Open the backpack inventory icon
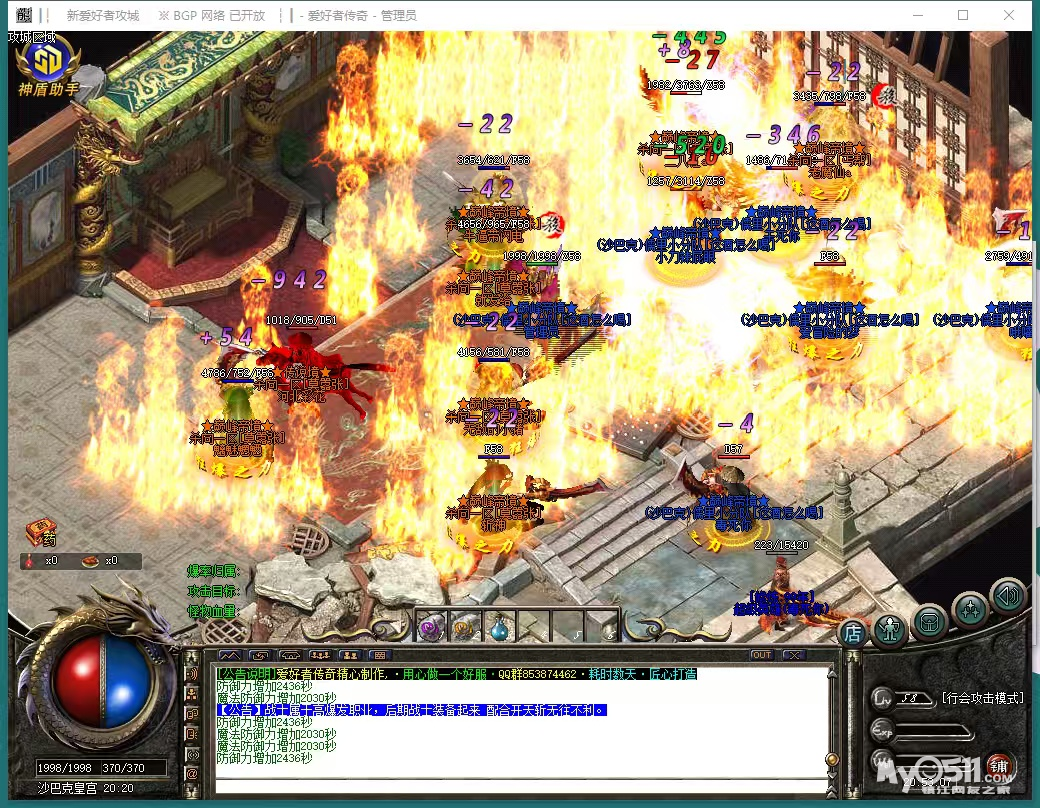 click(x=930, y=620)
